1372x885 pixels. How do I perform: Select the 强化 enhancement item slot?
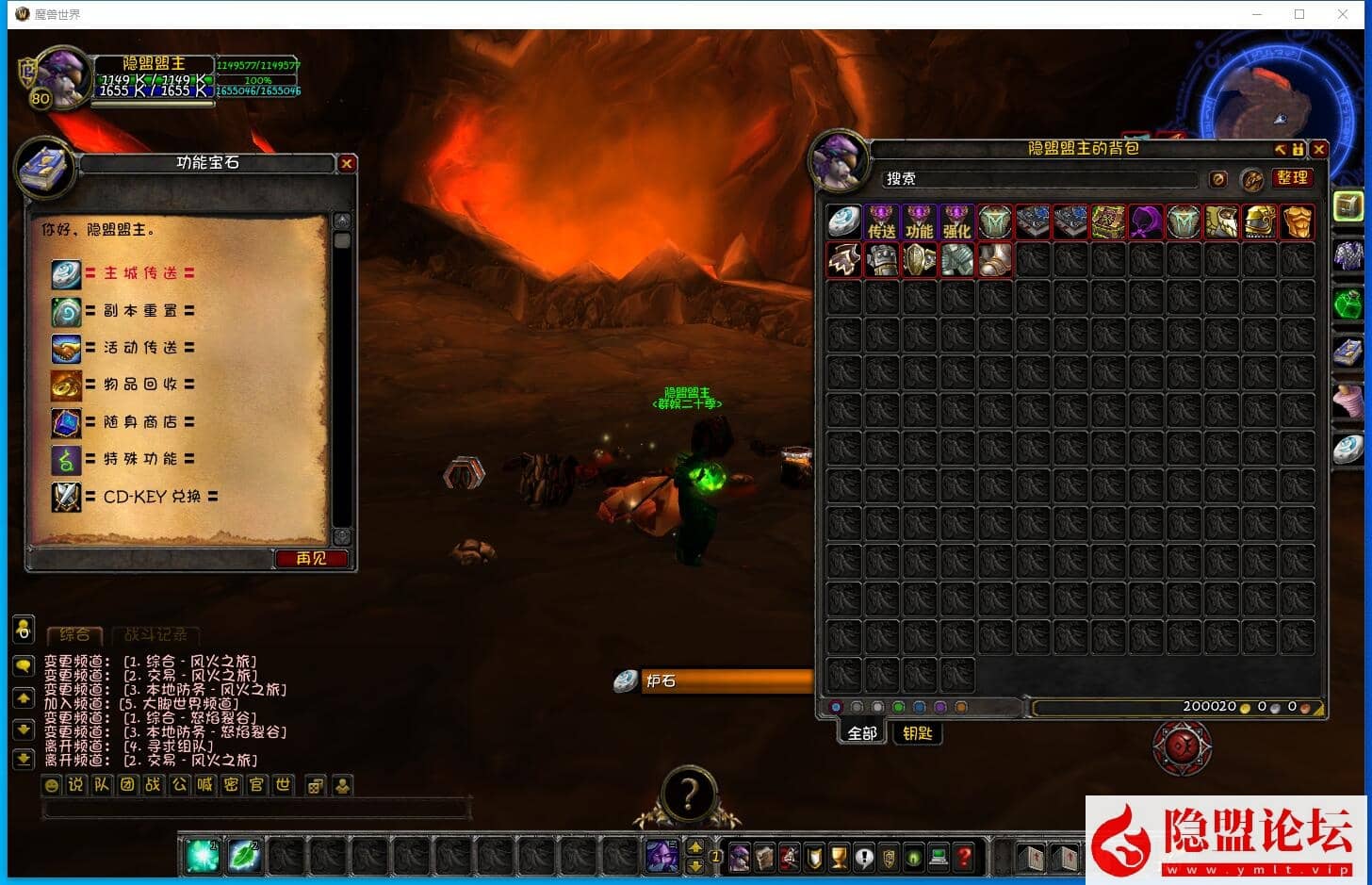pyautogui.click(x=957, y=222)
